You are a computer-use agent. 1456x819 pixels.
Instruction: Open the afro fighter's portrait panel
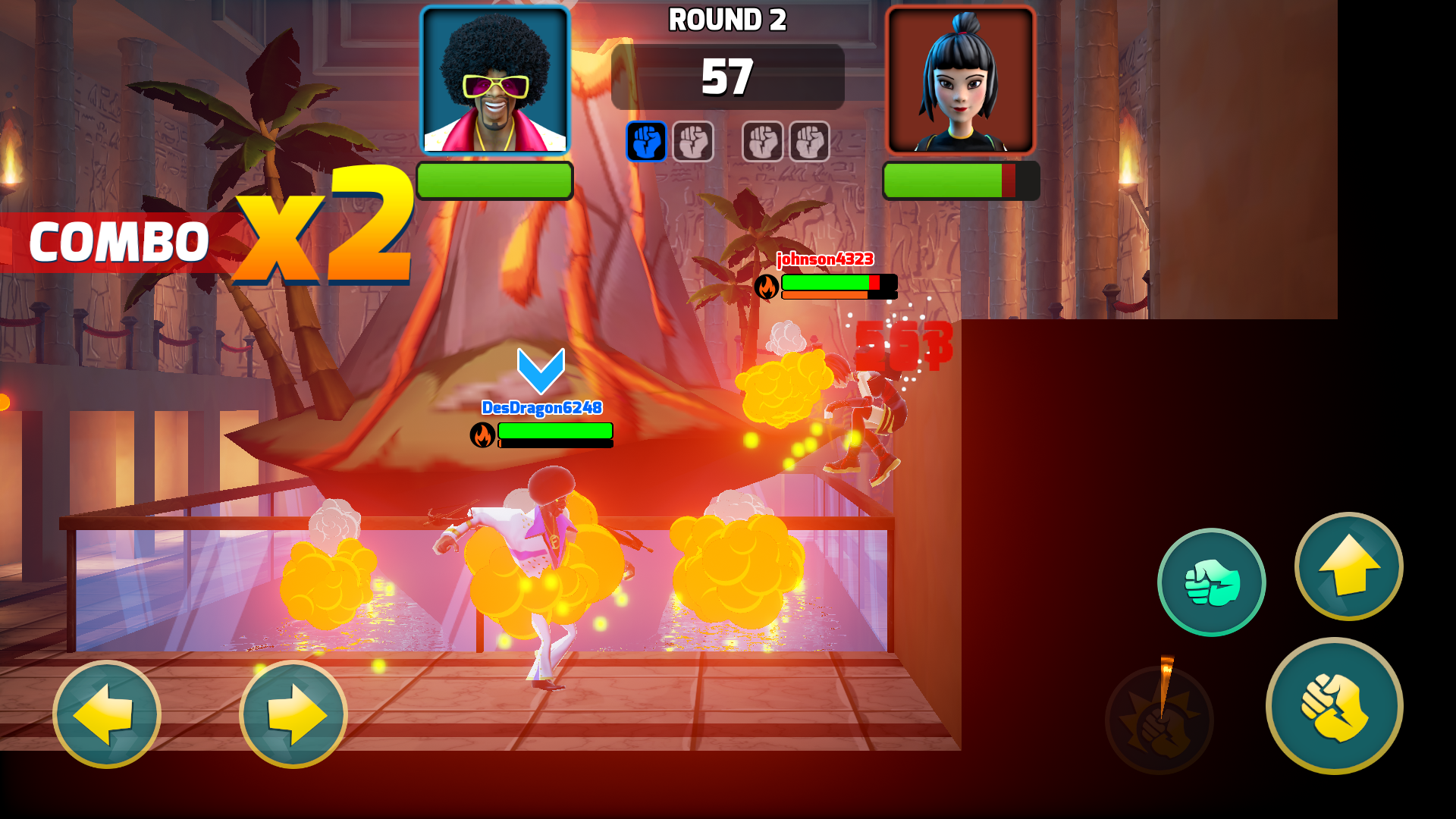coord(494,79)
